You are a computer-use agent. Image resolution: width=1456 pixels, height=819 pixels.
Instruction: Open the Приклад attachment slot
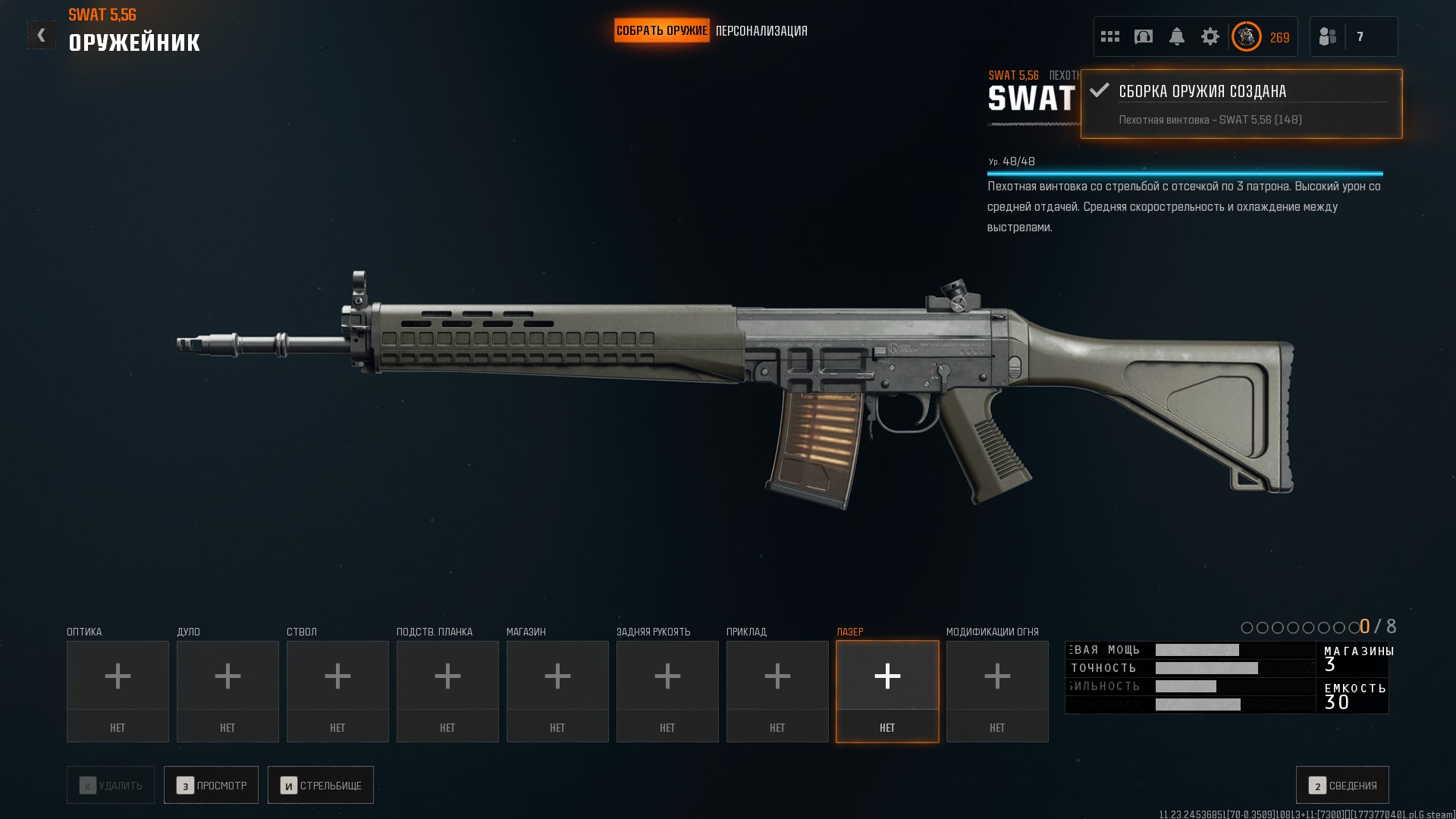point(777,691)
